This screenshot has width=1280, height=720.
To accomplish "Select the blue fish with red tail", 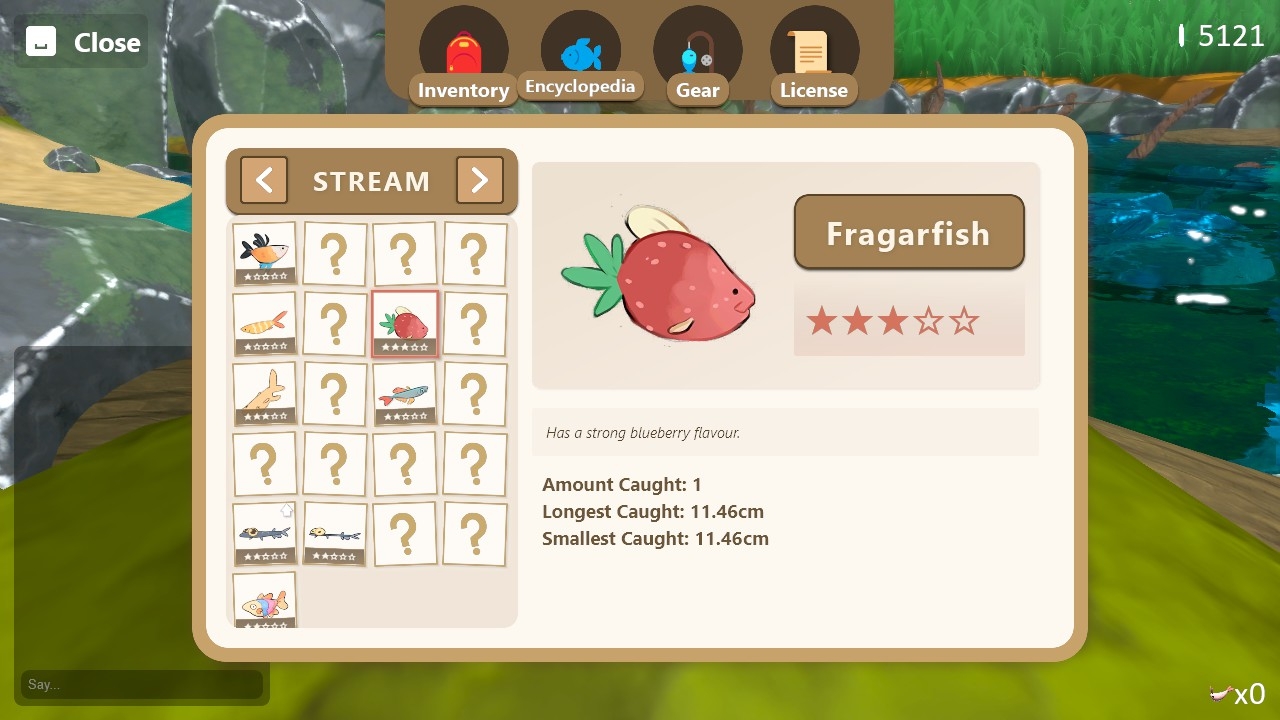I will click(405, 393).
